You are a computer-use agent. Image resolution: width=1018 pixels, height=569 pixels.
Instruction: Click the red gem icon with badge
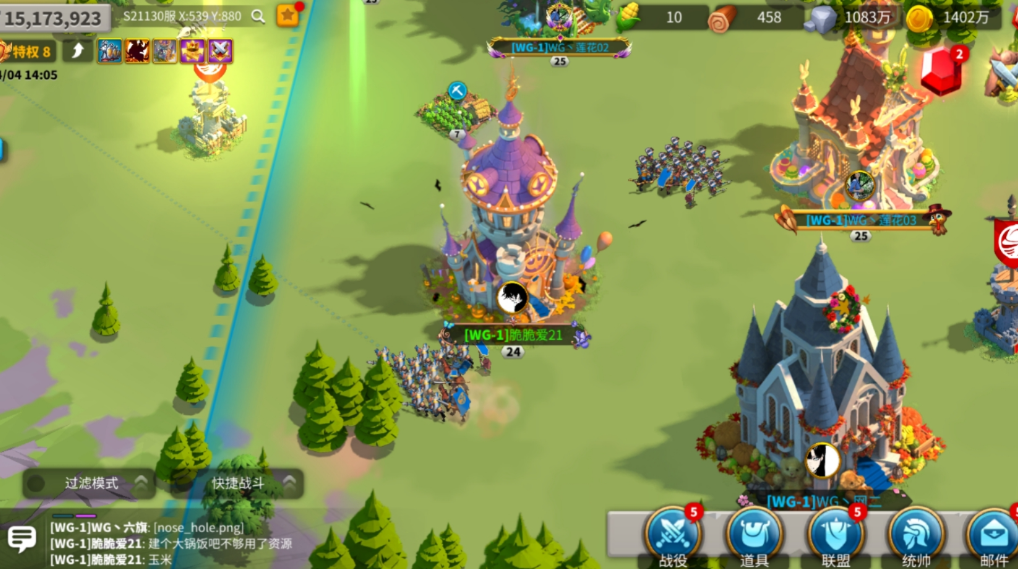point(940,73)
